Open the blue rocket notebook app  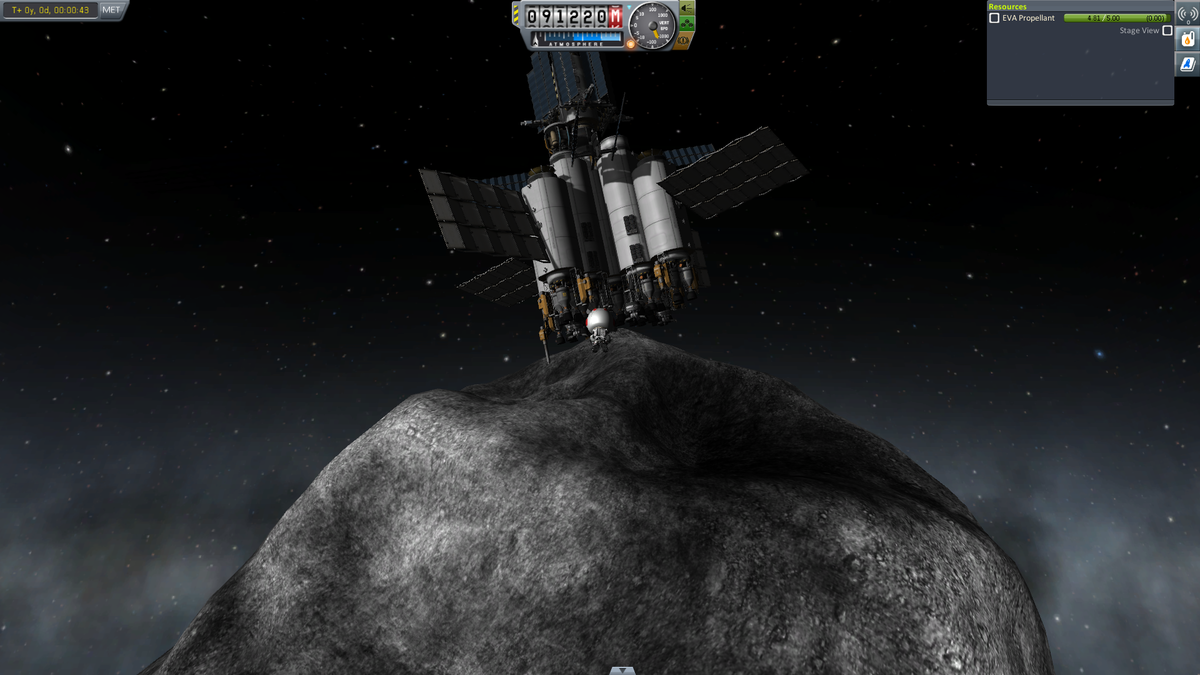click(1188, 64)
